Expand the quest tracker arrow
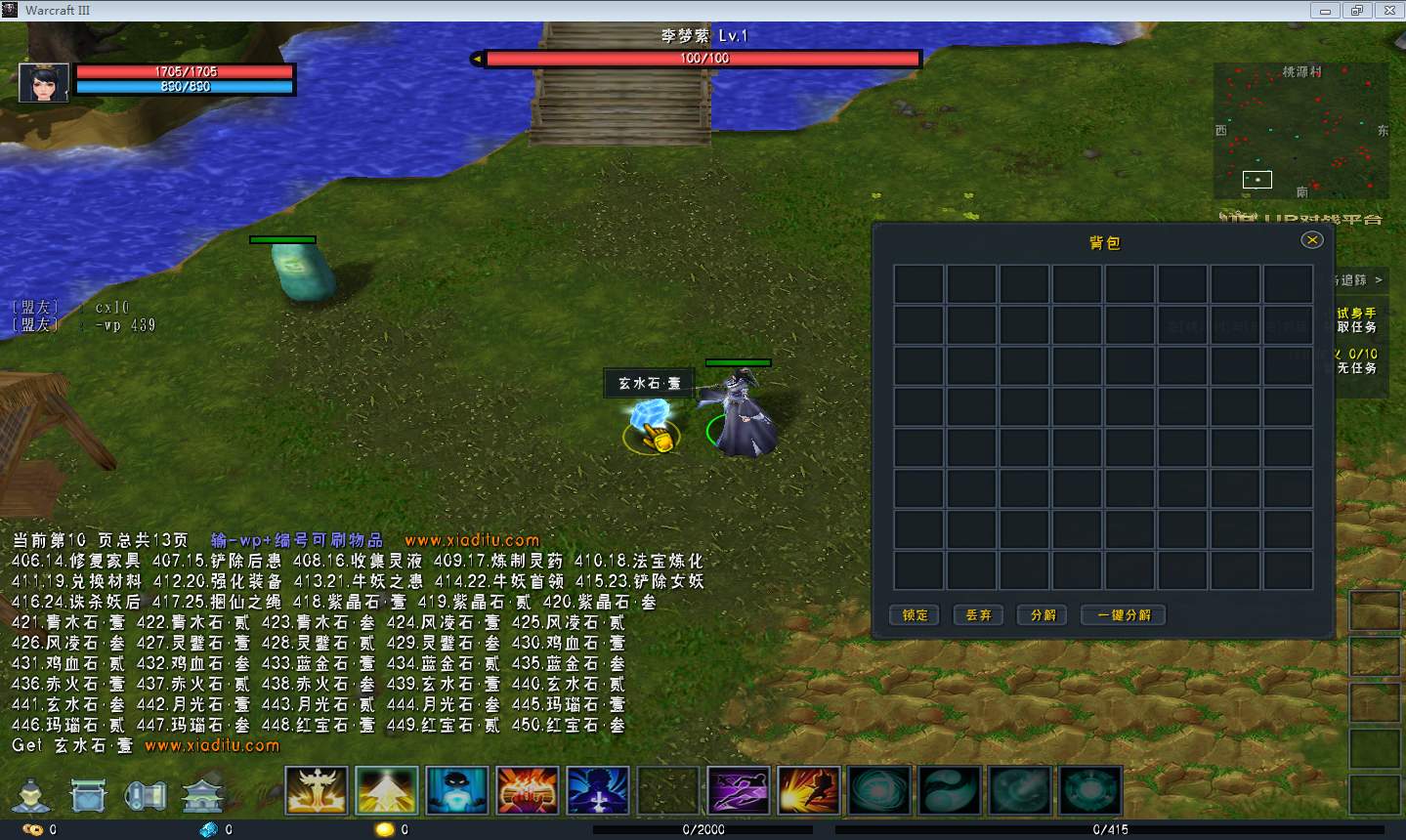 point(1378,280)
